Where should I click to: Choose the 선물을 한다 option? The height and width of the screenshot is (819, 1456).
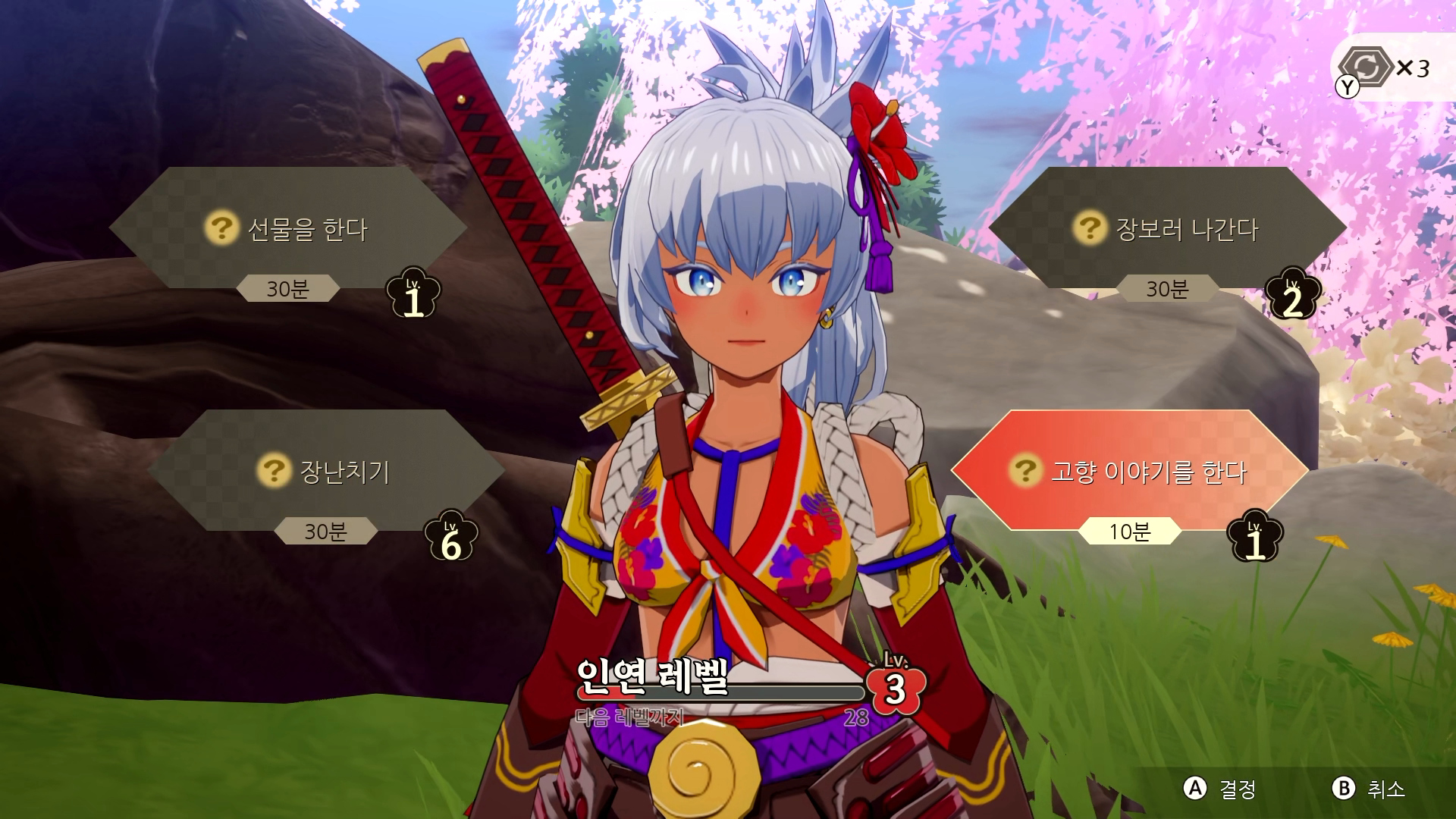288,228
